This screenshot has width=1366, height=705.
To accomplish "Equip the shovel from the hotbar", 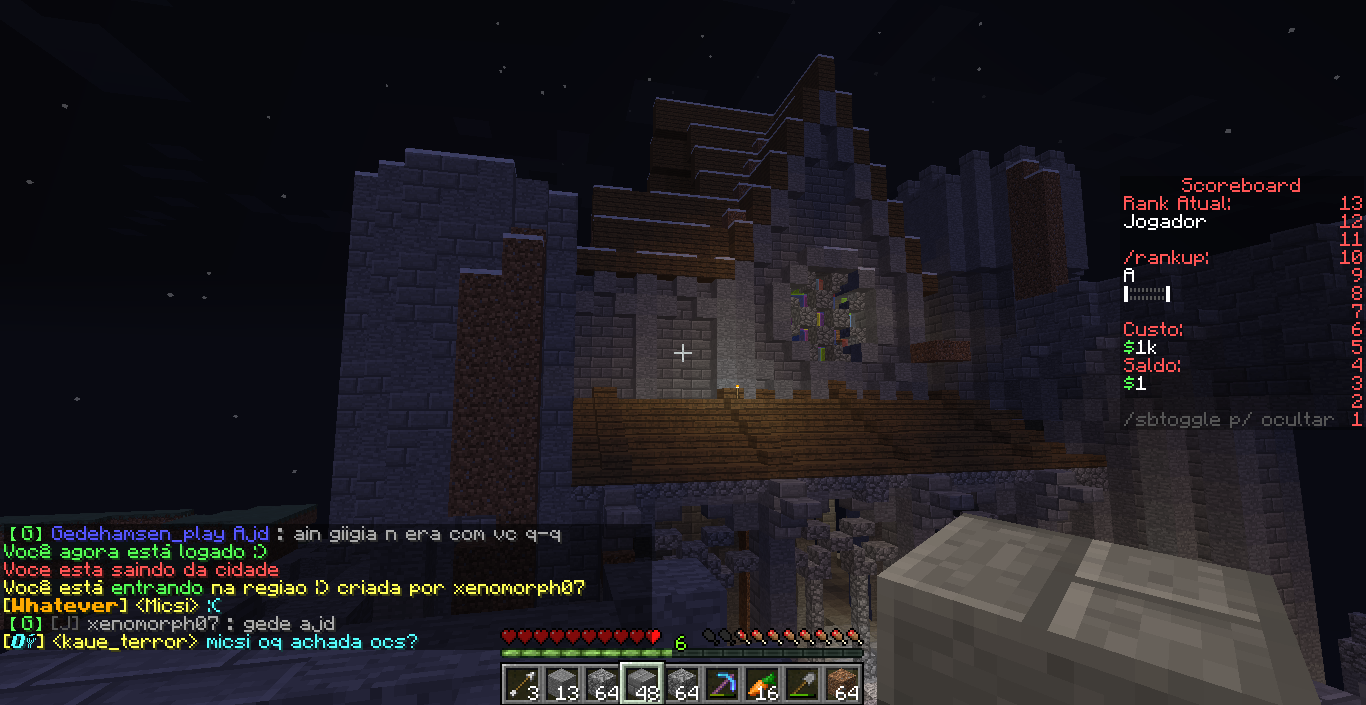I will (801, 683).
